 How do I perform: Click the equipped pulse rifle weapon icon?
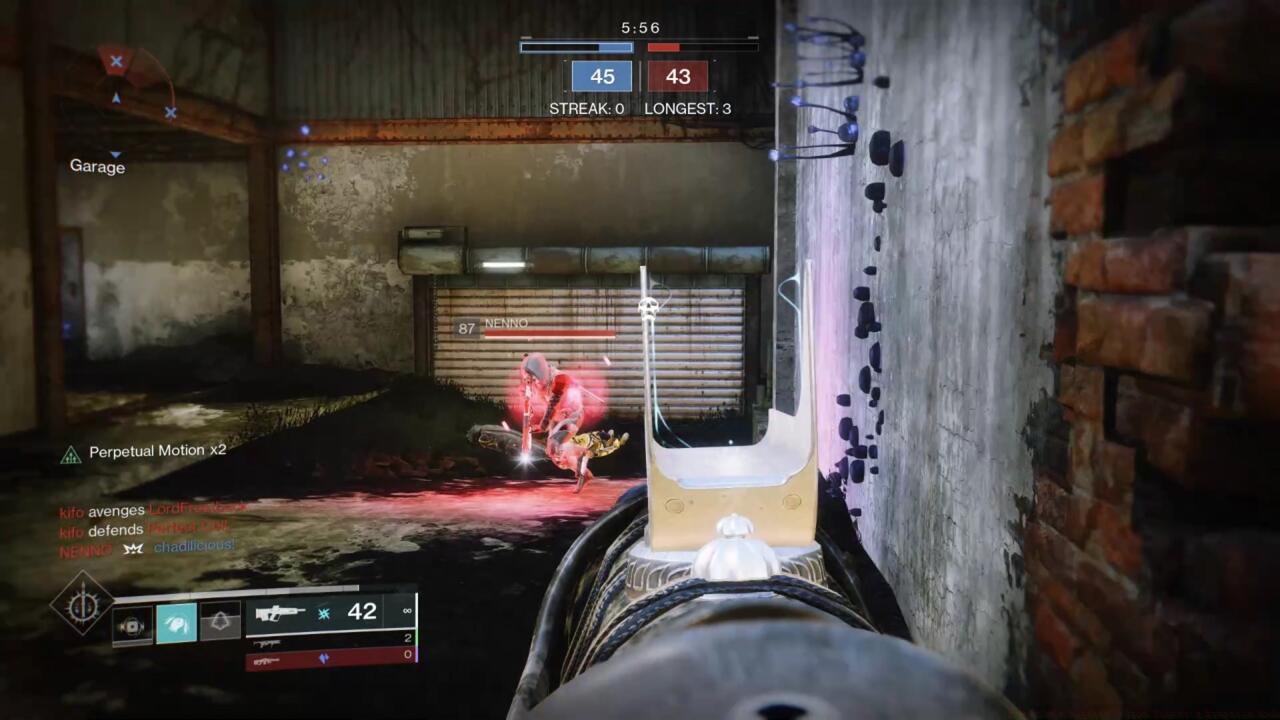[x=280, y=613]
